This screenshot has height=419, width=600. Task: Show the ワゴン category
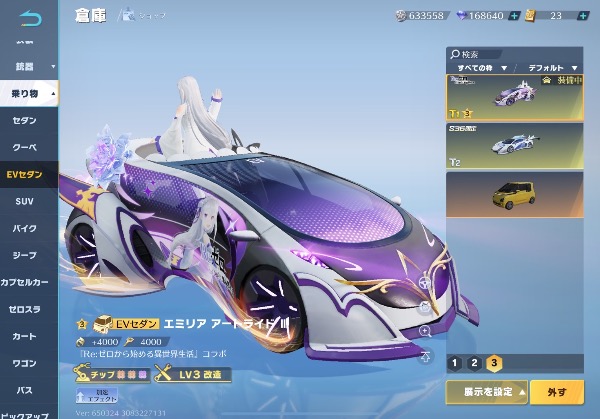(x=26, y=363)
